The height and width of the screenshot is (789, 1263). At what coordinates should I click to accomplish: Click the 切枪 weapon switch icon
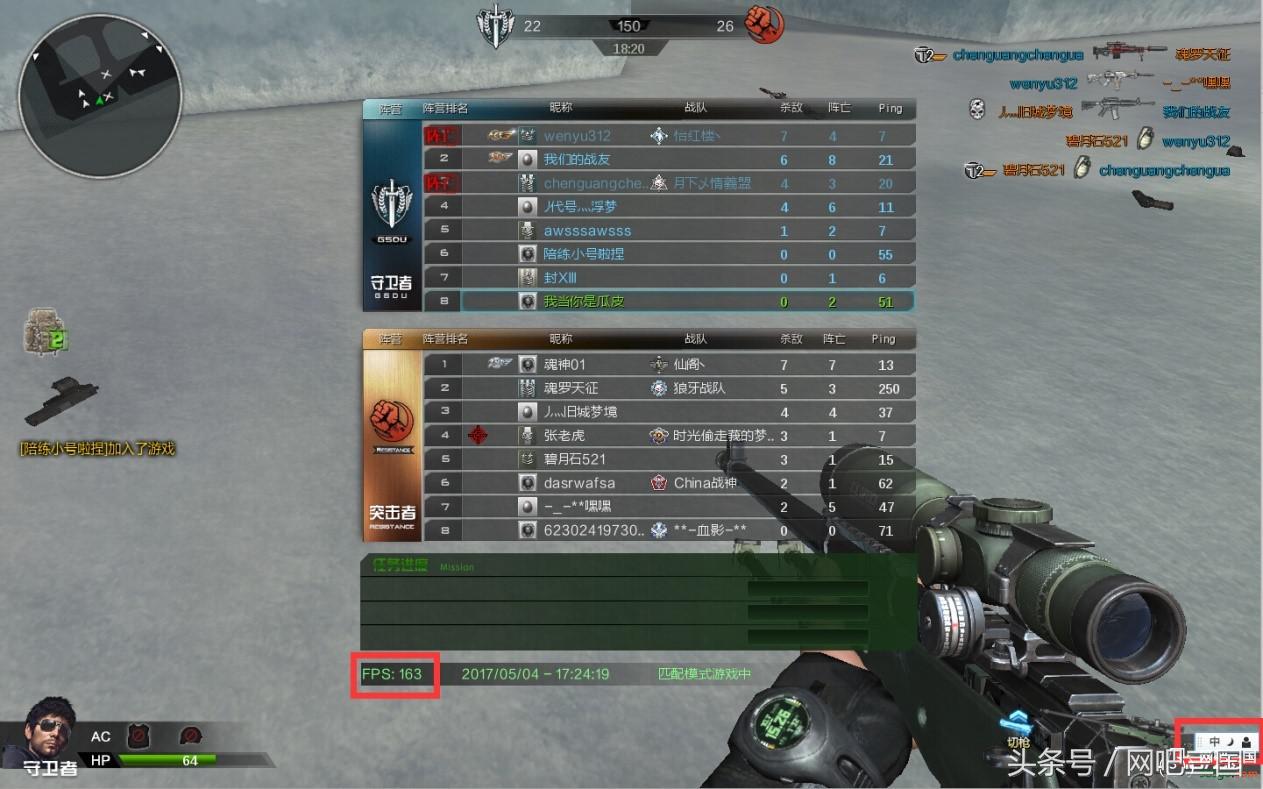coord(1018,728)
